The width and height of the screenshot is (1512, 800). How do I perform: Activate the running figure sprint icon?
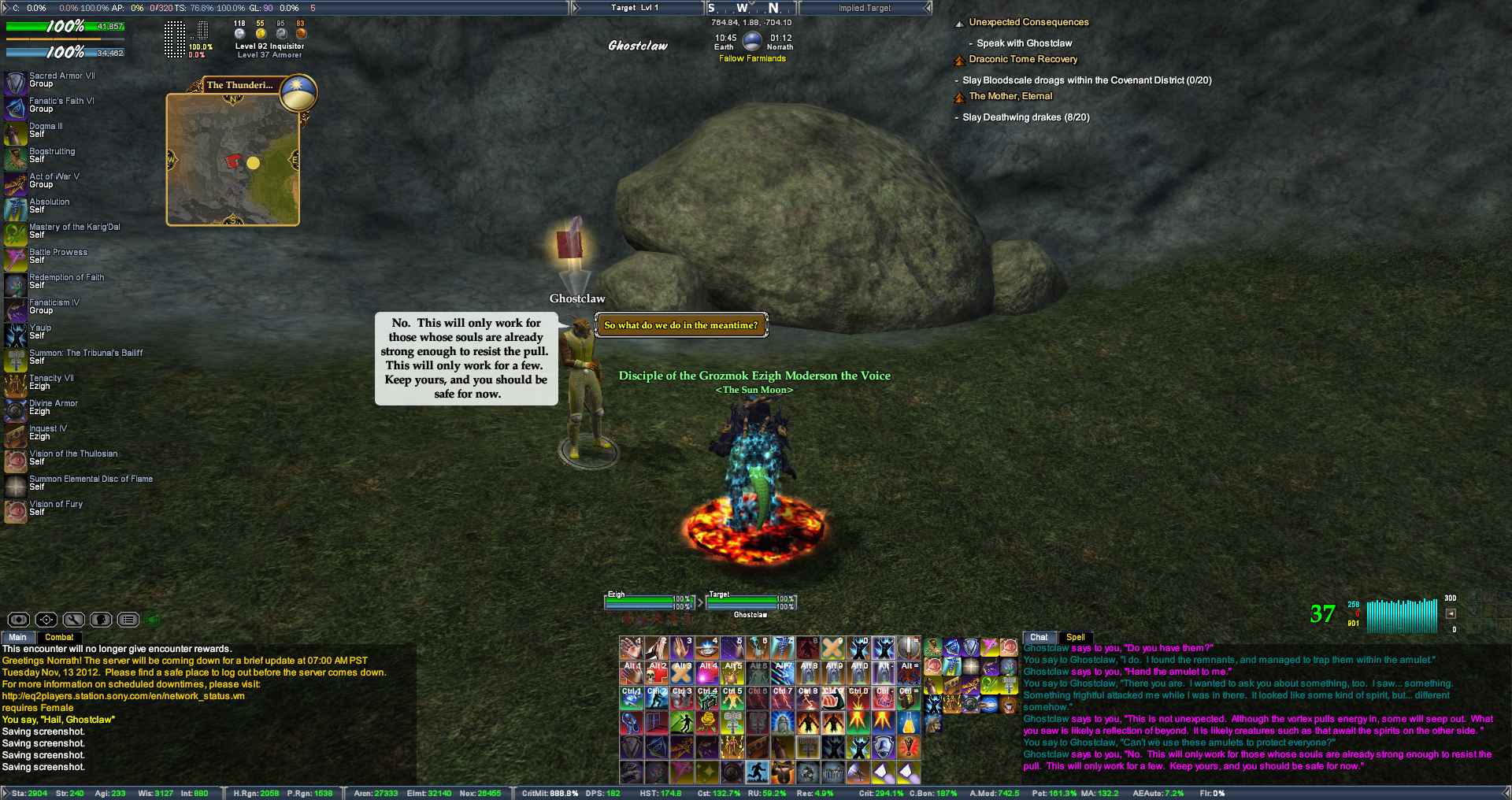pos(758,772)
